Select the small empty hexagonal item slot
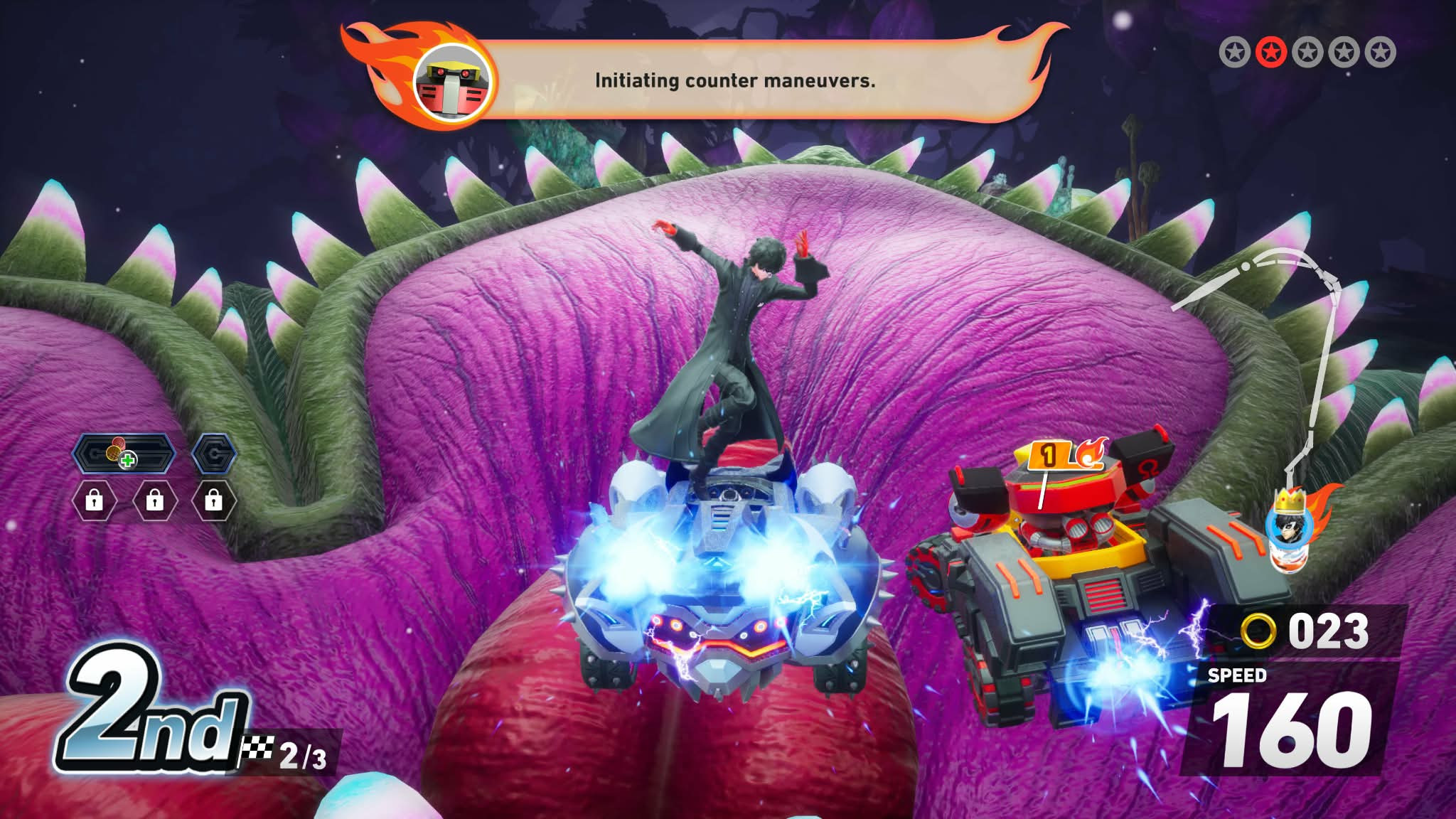The height and width of the screenshot is (819, 1456). (214, 453)
